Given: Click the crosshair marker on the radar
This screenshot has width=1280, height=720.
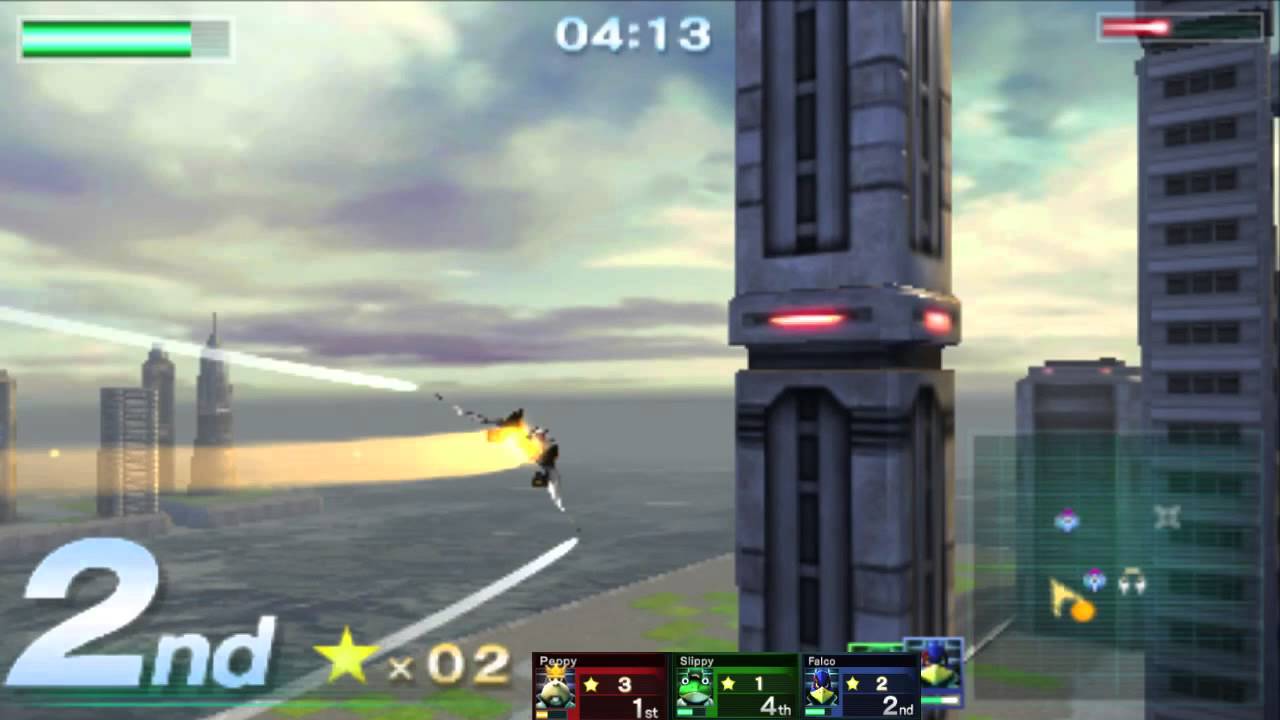Looking at the screenshot, I should click(1167, 517).
